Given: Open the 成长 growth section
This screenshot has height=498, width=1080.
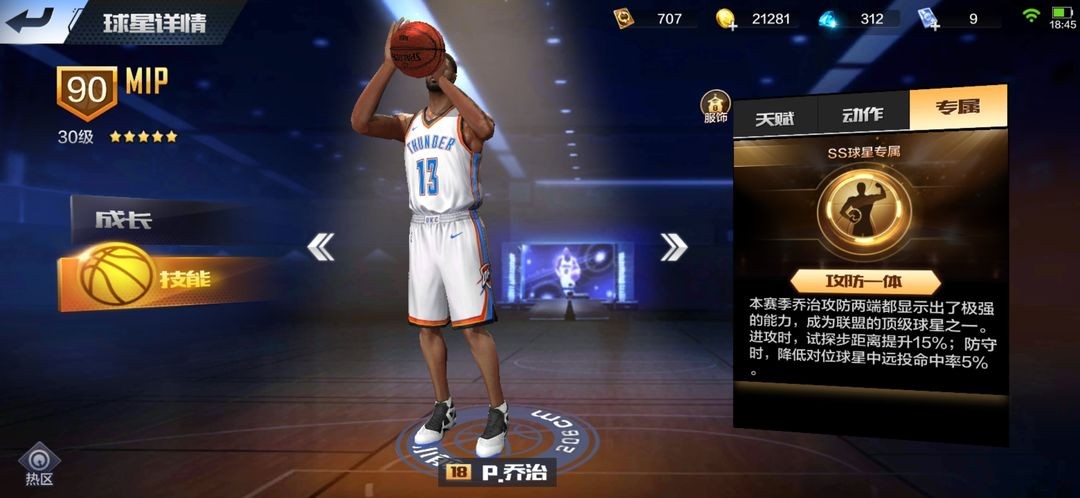Looking at the screenshot, I should pos(125,219).
